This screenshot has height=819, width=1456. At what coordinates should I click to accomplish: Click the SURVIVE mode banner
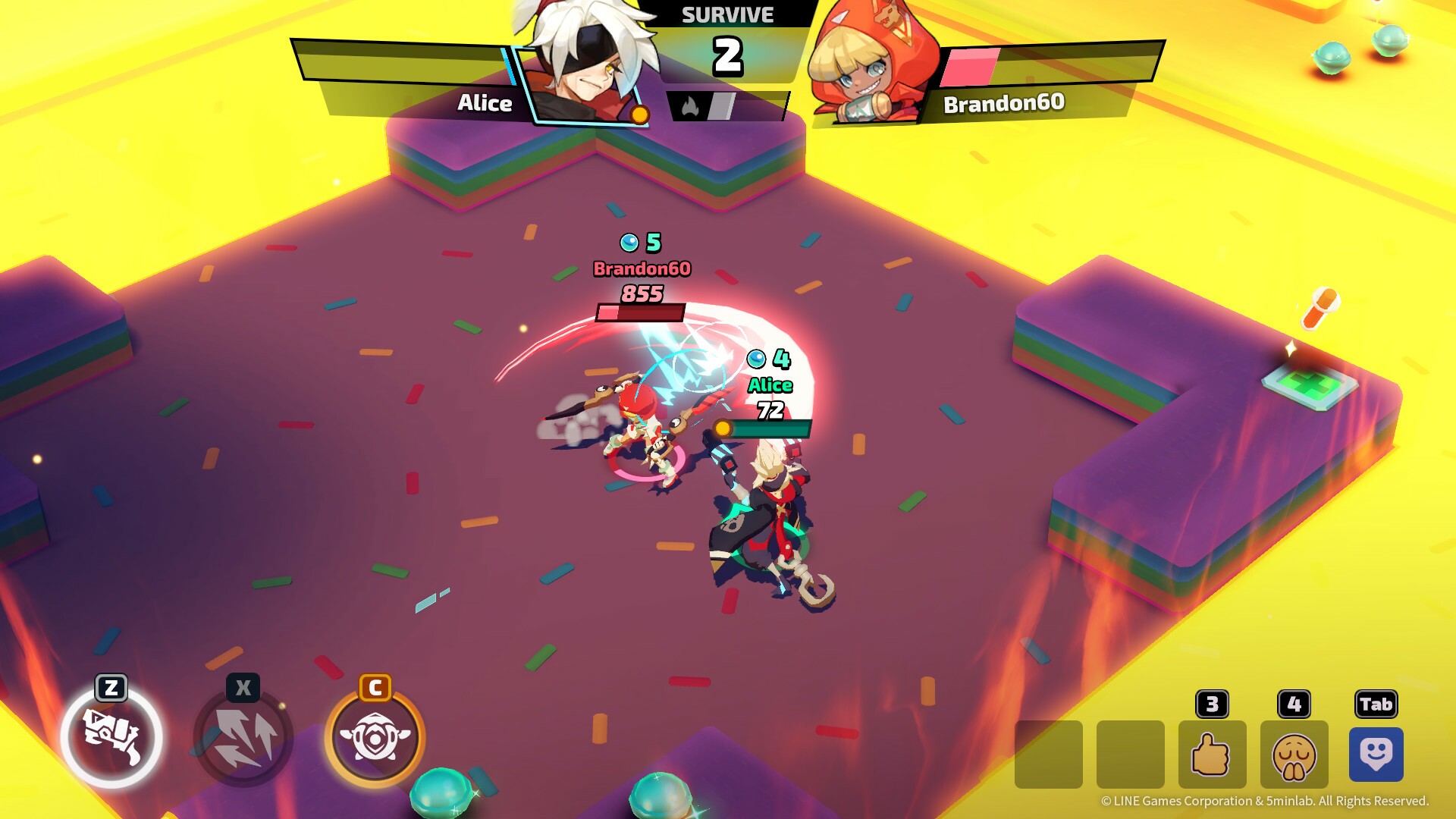pyautogui.click(x=727, y=14)
